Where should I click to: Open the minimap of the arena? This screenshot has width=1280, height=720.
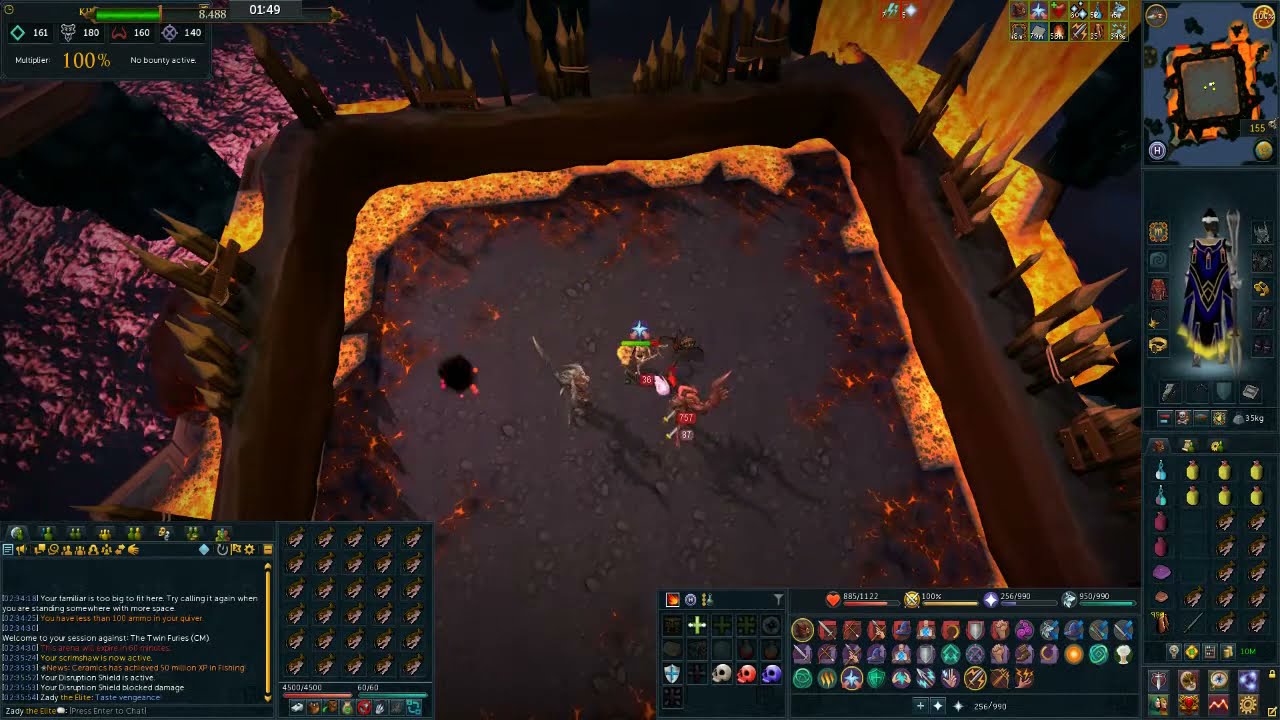tap(1210, 85)
